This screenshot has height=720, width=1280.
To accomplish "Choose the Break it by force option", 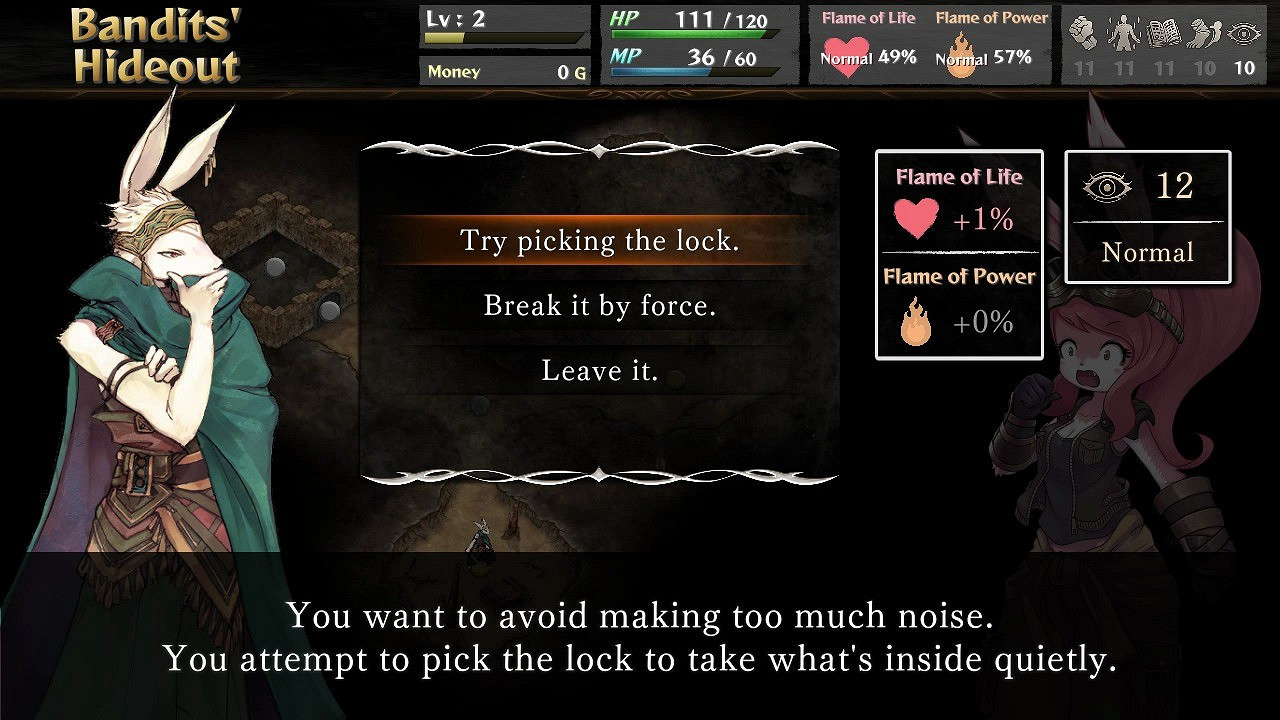I will point(599,305).
